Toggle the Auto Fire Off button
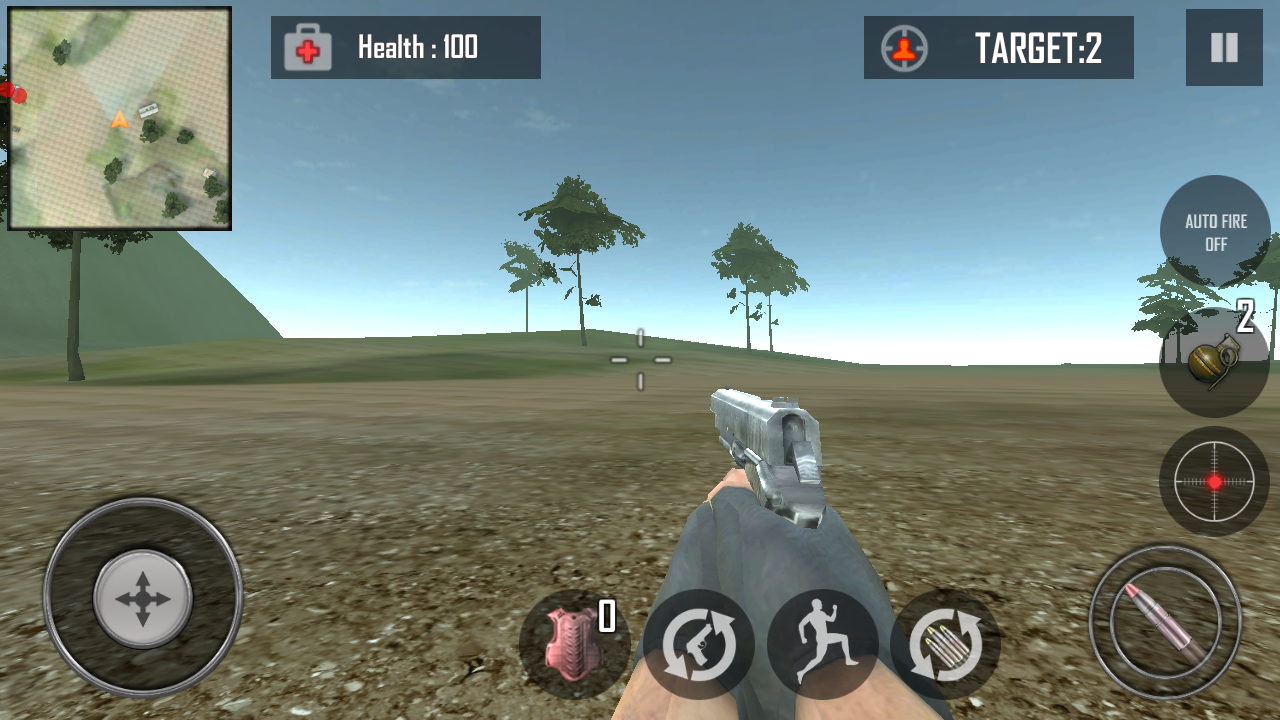 tap(1215, 232)
